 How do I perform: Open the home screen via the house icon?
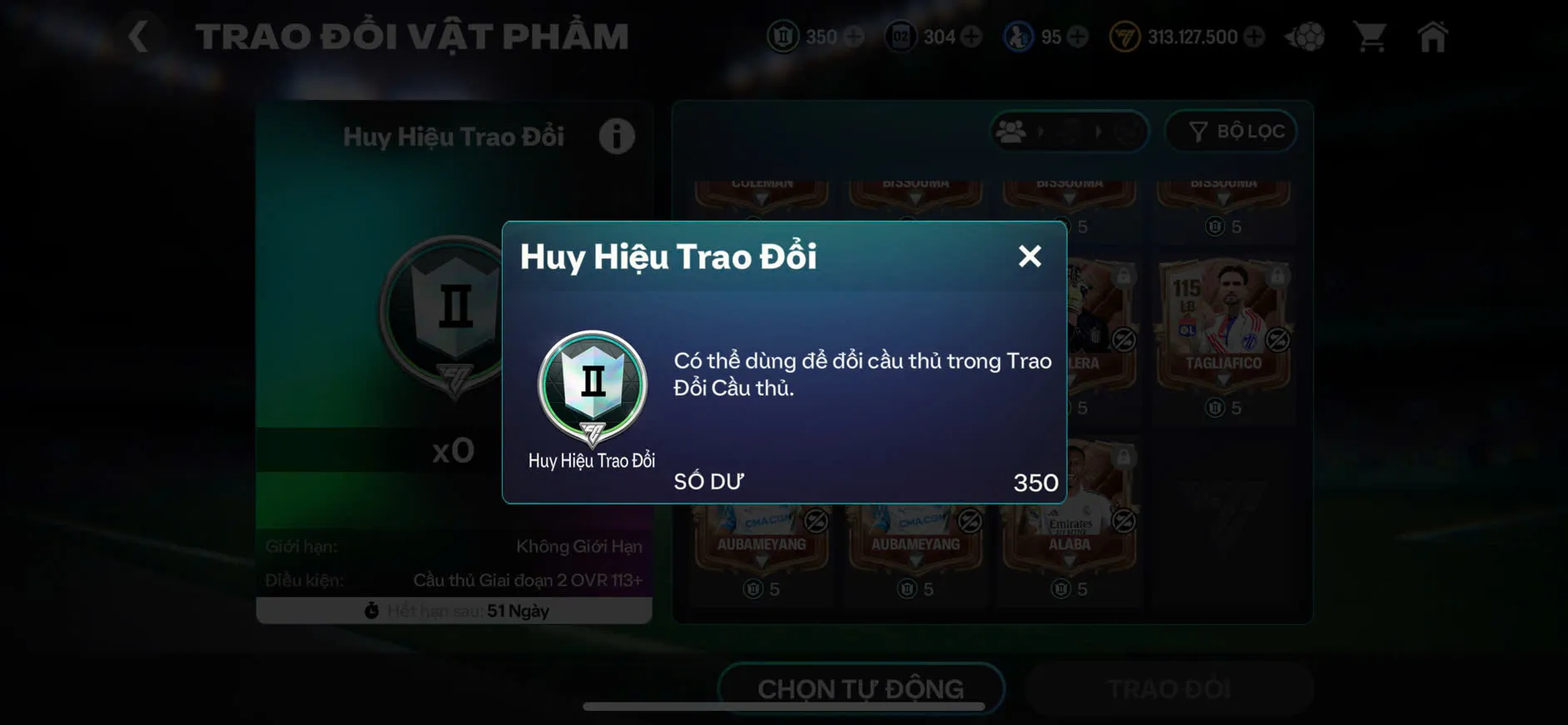point(1433,37)
